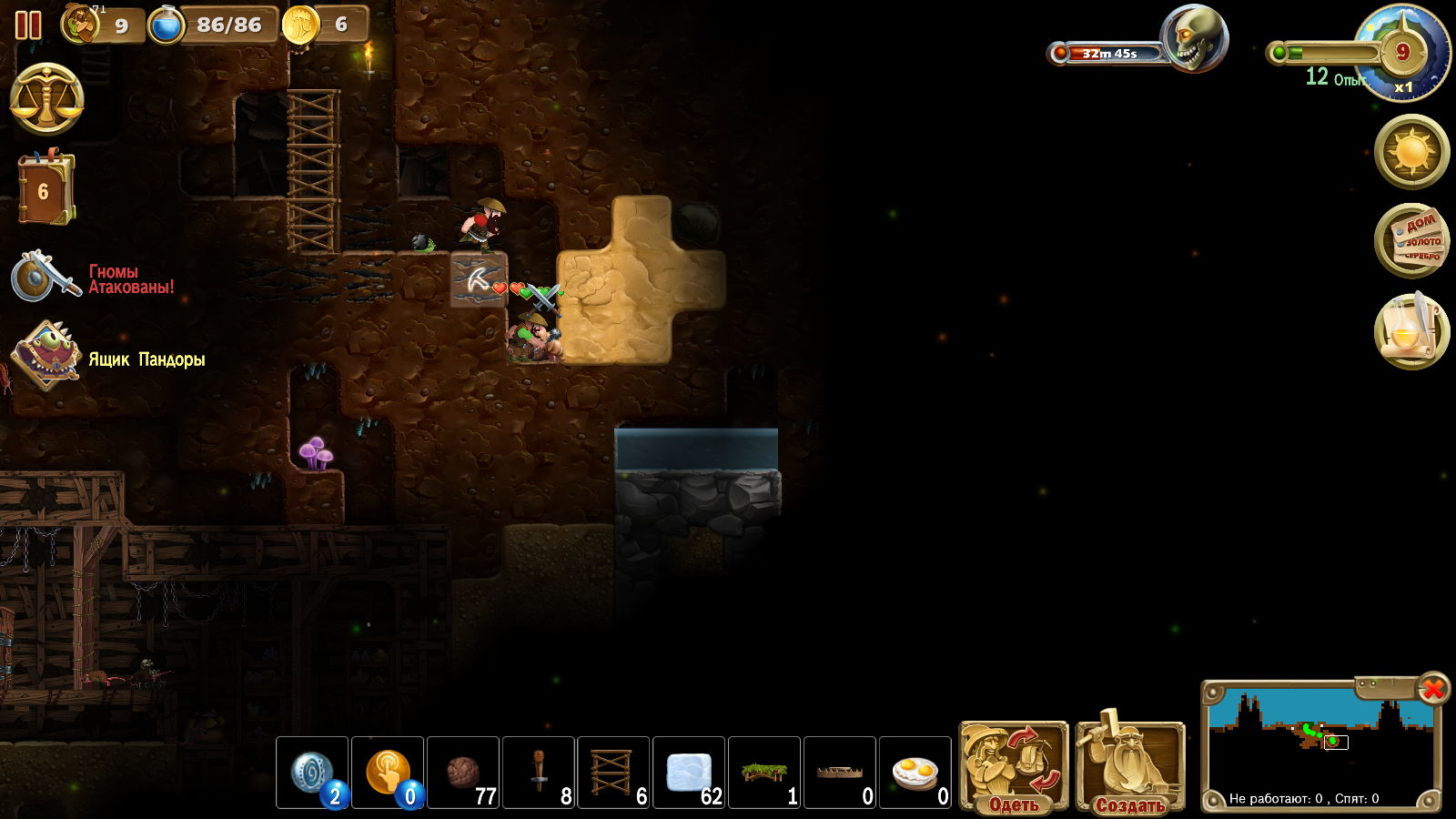The image size is (1456, 819).
Task: Open the golden scales technology tree icon
Action: point(46,98)
